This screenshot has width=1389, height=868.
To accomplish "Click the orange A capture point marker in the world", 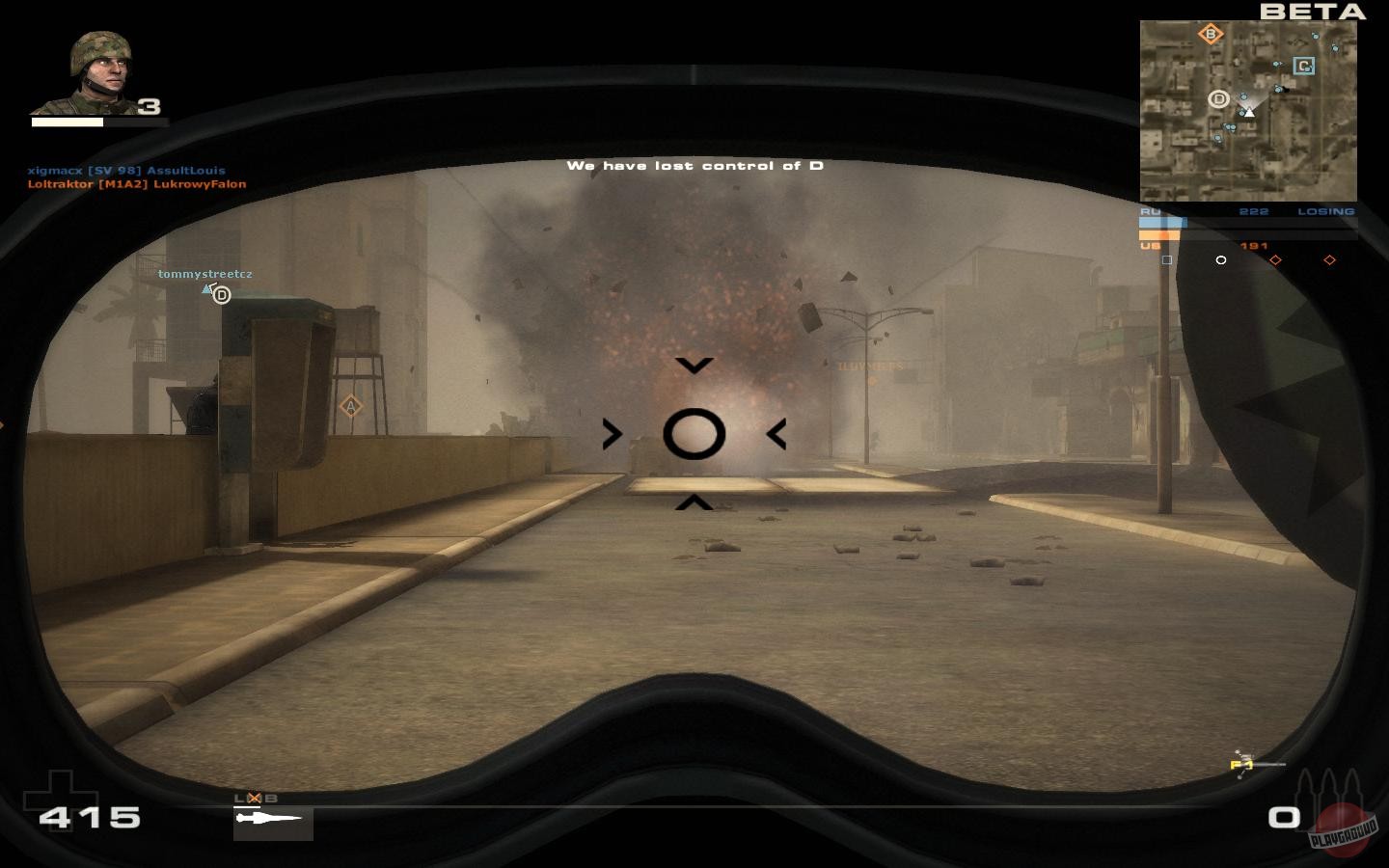I will (x=349, y=406).
